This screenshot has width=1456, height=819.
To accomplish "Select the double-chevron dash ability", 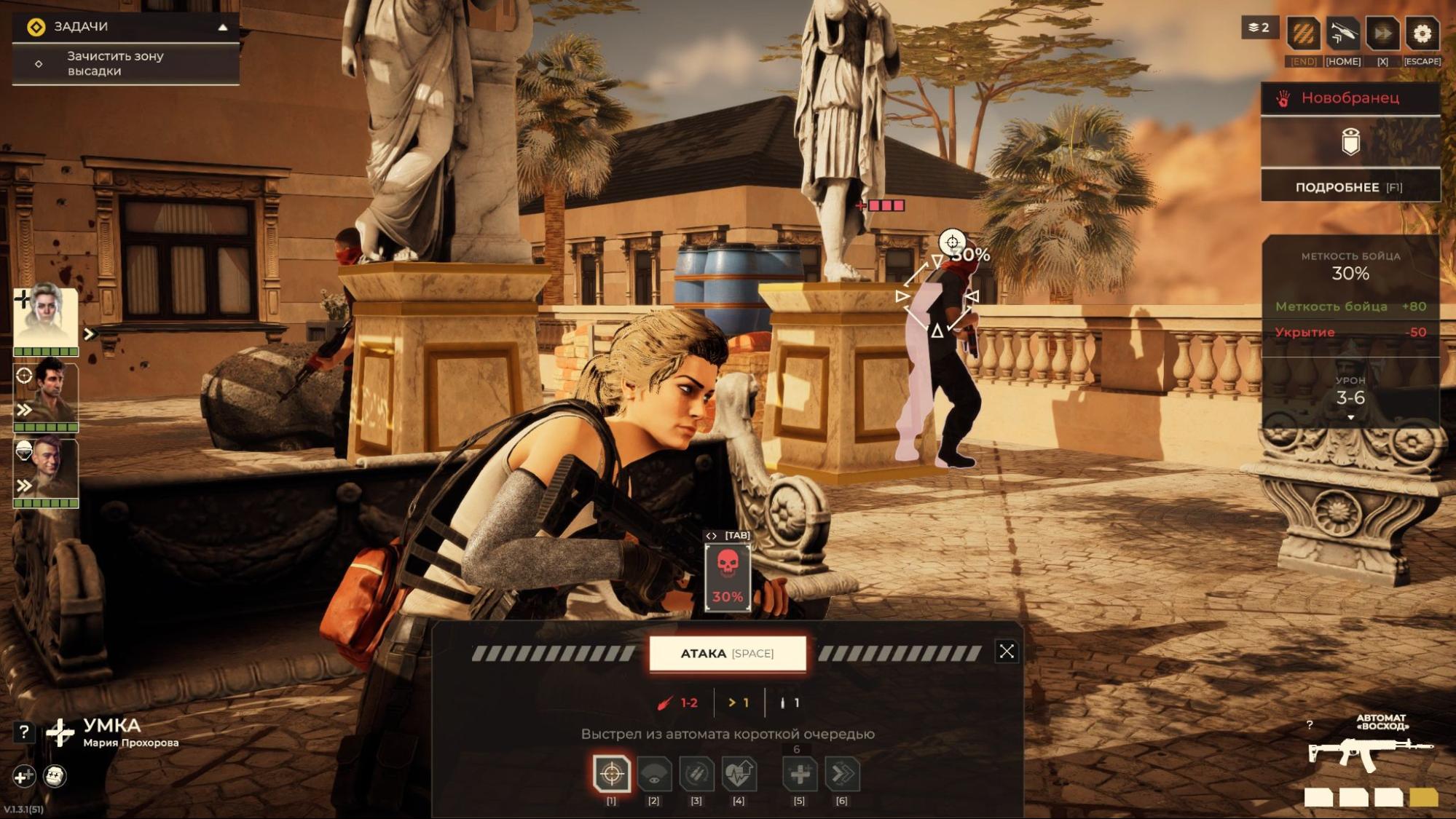I will (x=842, y=774).
